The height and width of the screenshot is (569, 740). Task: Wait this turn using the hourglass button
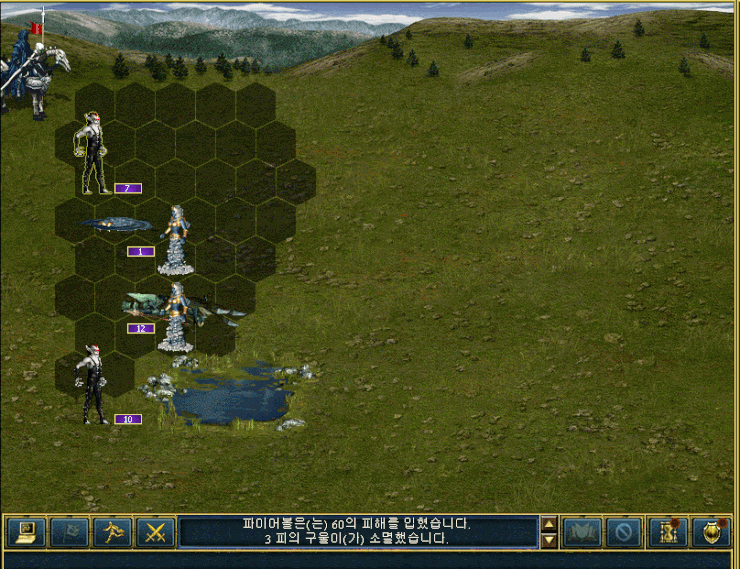667,532
